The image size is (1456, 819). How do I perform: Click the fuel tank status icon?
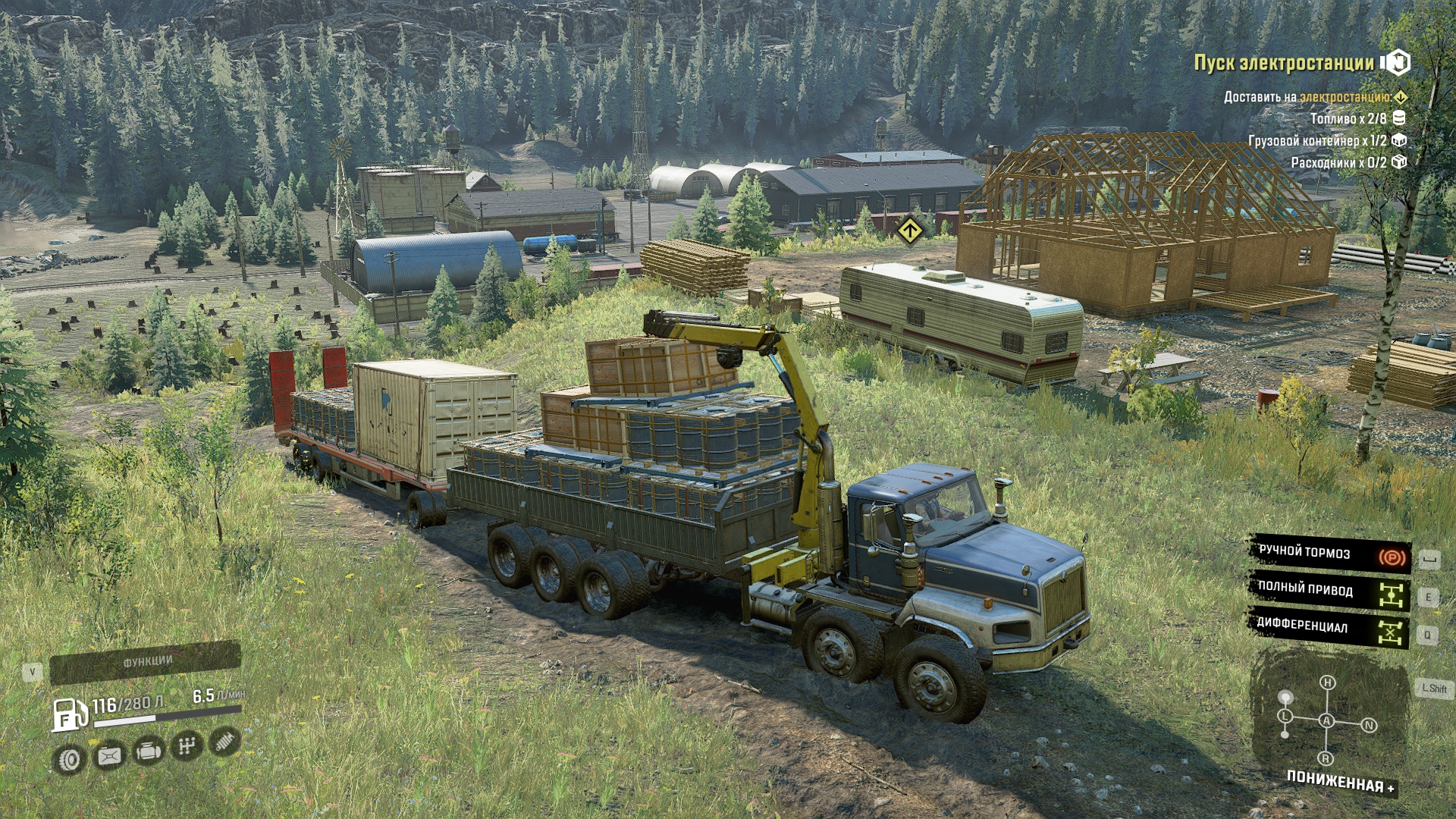click(x=109, y=755)
